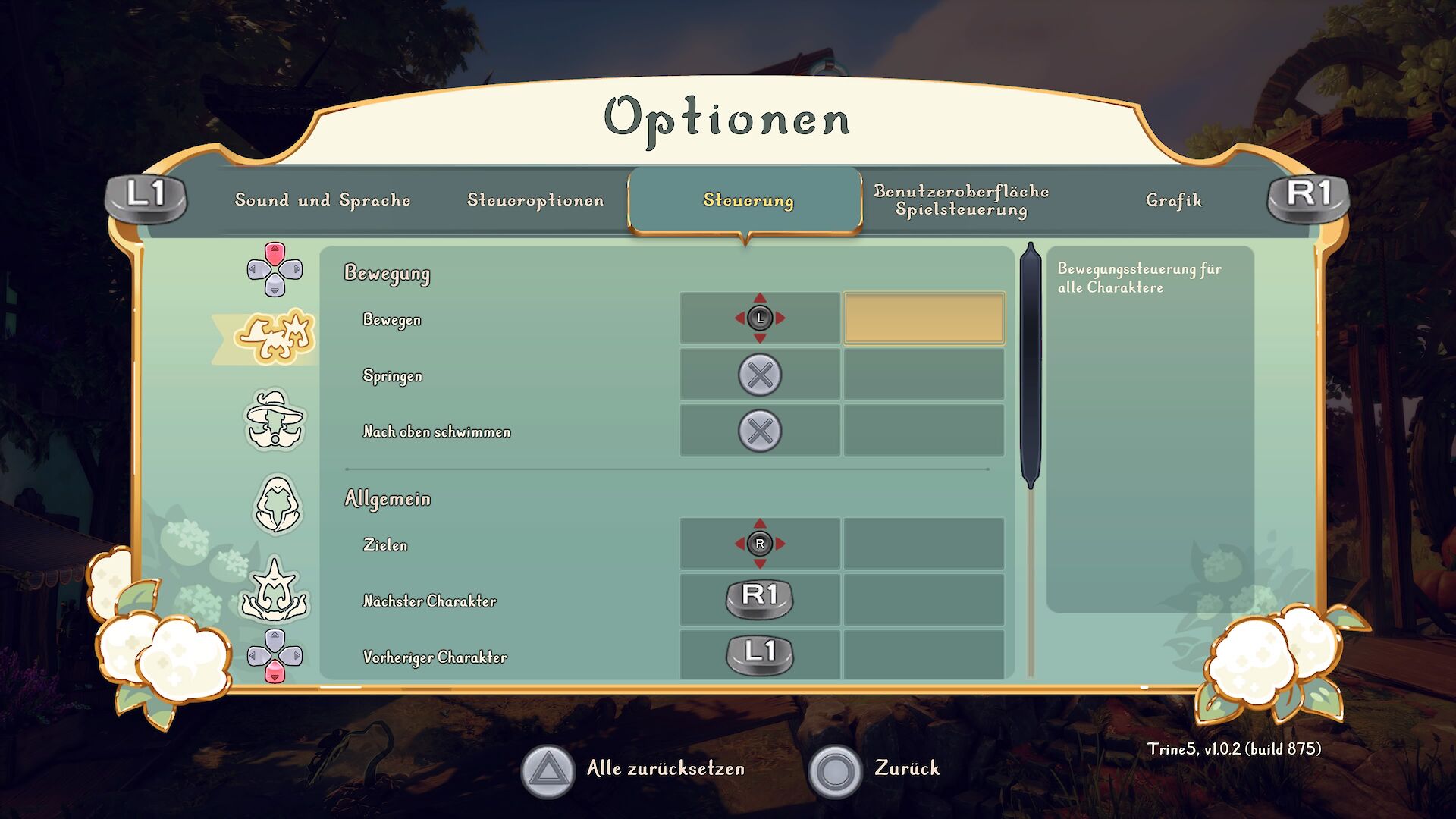Select the highlighted secondary Bewegen binding slot

tap(924, 318)
